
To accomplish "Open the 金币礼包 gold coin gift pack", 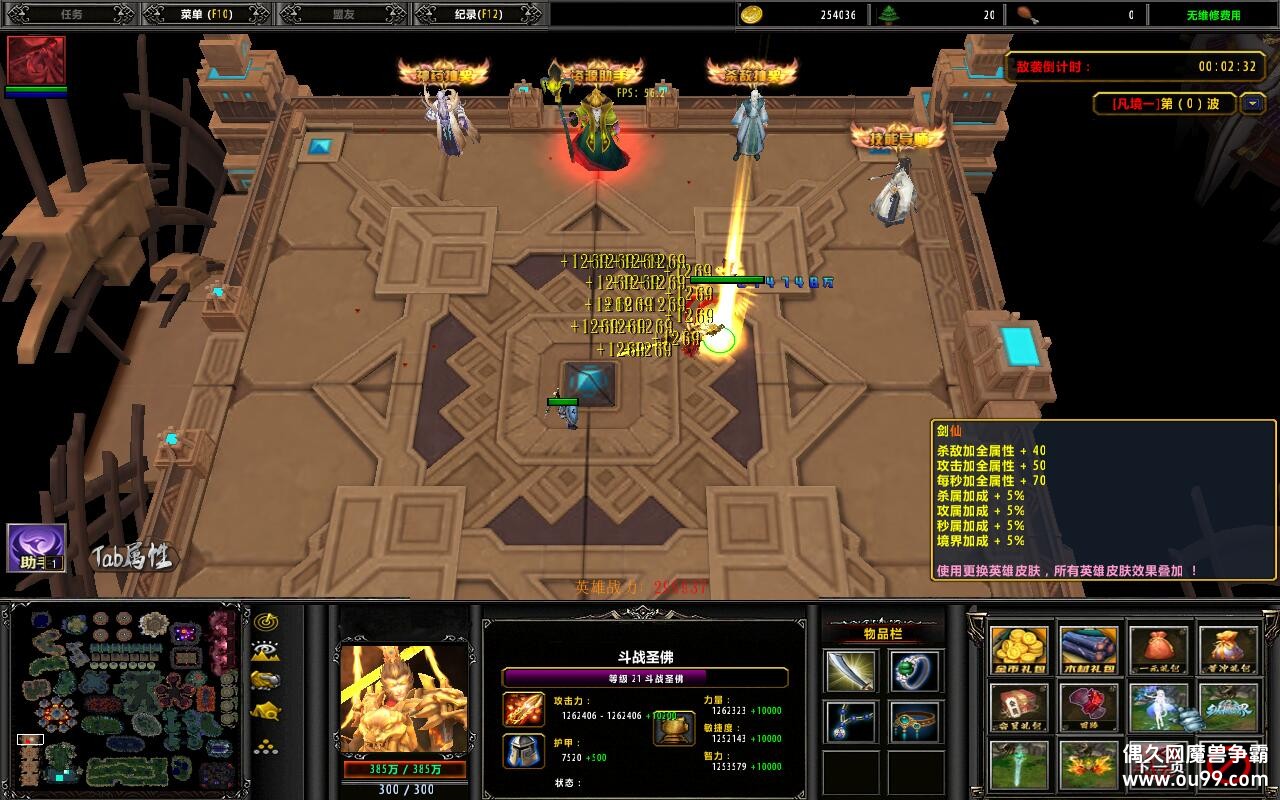I will point(1019,651).
